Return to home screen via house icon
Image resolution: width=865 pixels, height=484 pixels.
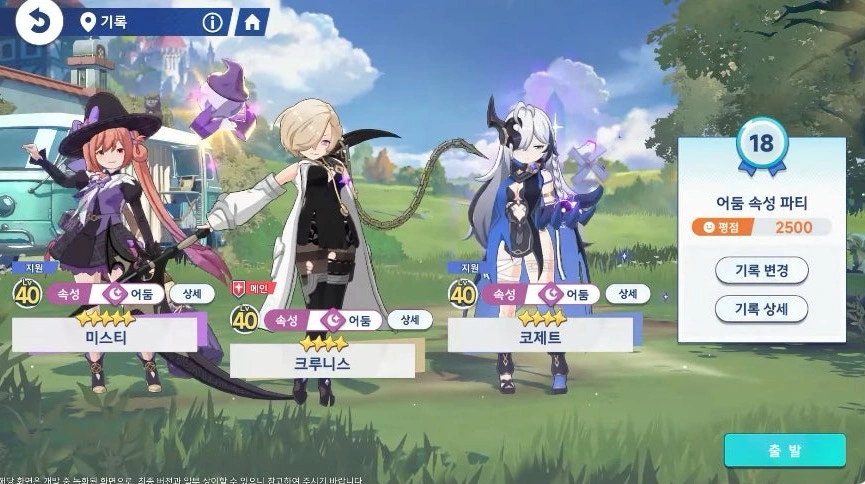coord(251,21)
